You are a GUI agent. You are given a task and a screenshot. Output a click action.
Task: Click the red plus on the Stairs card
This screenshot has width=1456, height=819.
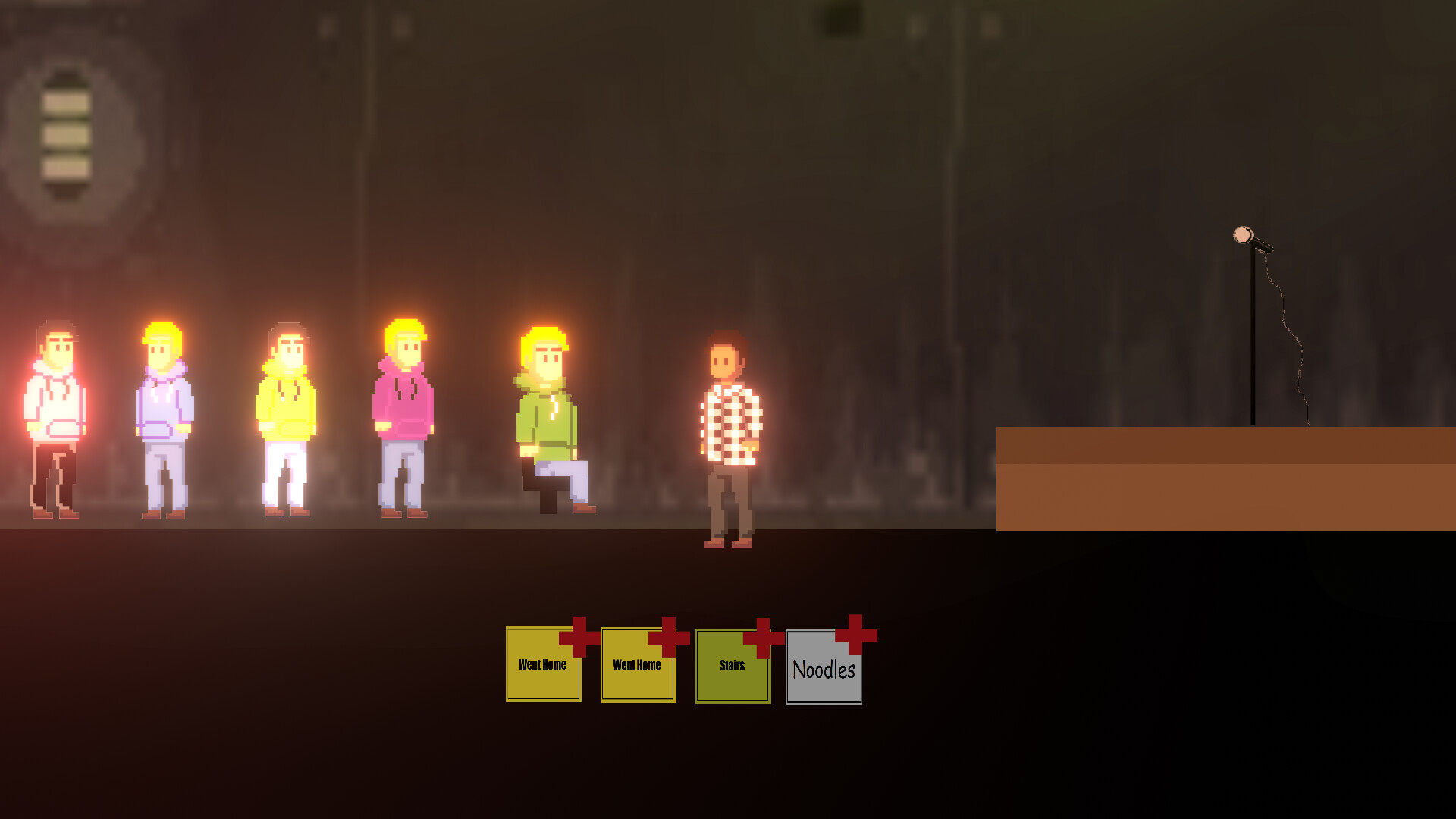(x=762, y=641)
